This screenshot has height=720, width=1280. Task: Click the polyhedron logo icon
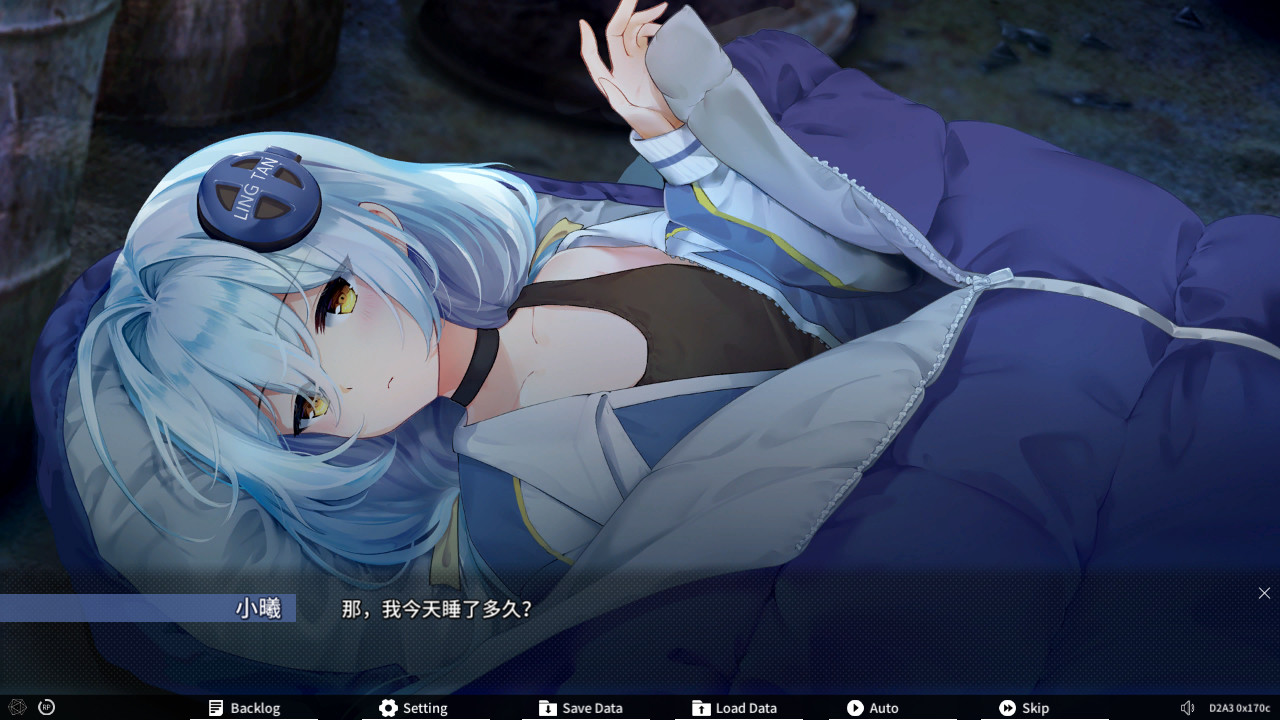pos(16,707)
